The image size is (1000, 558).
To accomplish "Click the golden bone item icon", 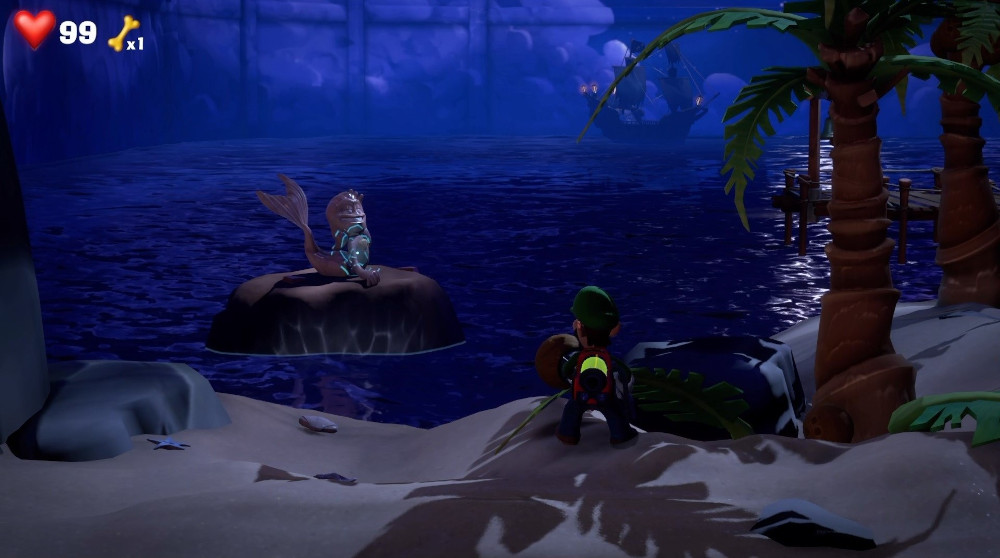I will click(122, 34).
